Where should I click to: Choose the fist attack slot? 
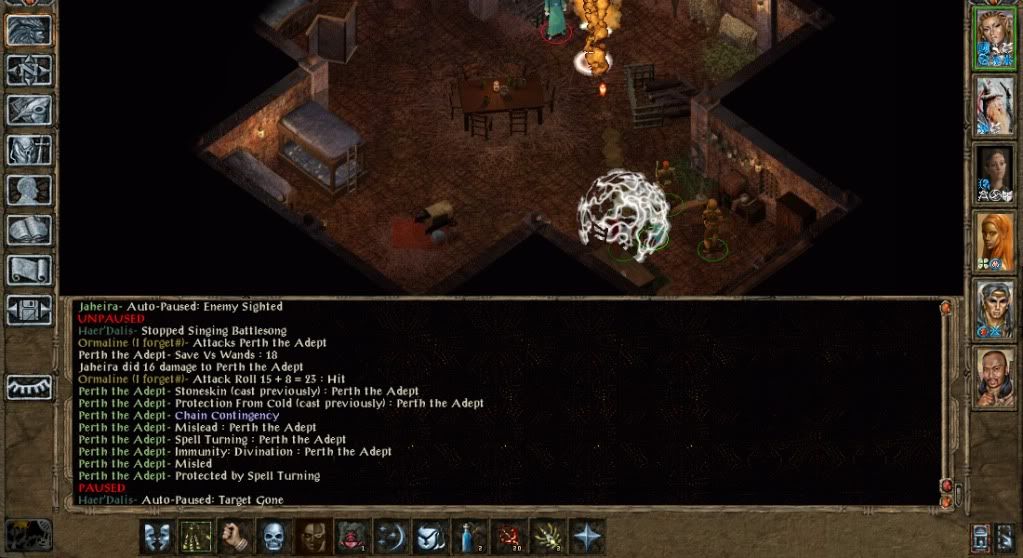pyautogui.click(x=235, y=537)
